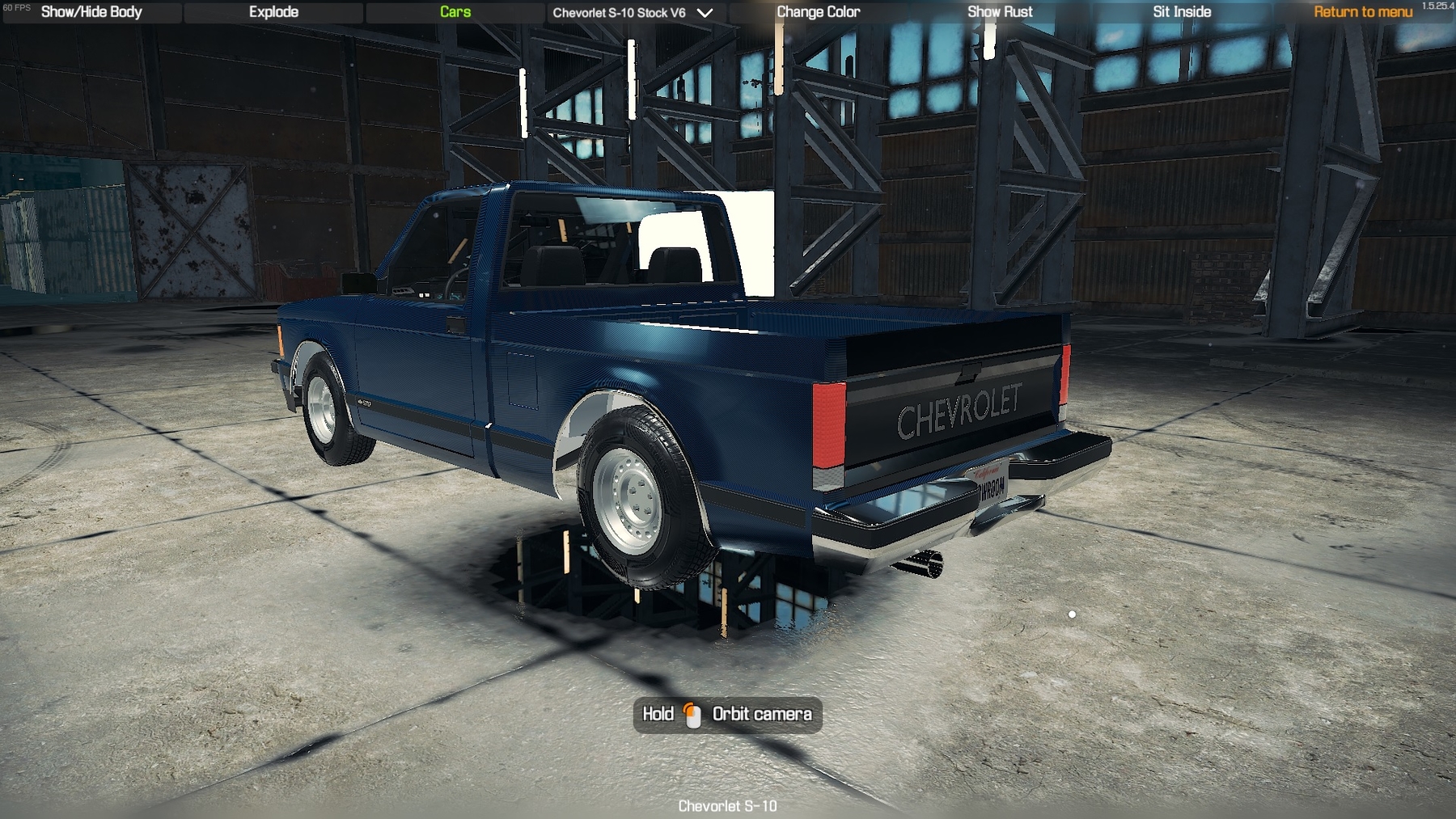
Task: Switch to the Cars category
Action: [453, 12]
